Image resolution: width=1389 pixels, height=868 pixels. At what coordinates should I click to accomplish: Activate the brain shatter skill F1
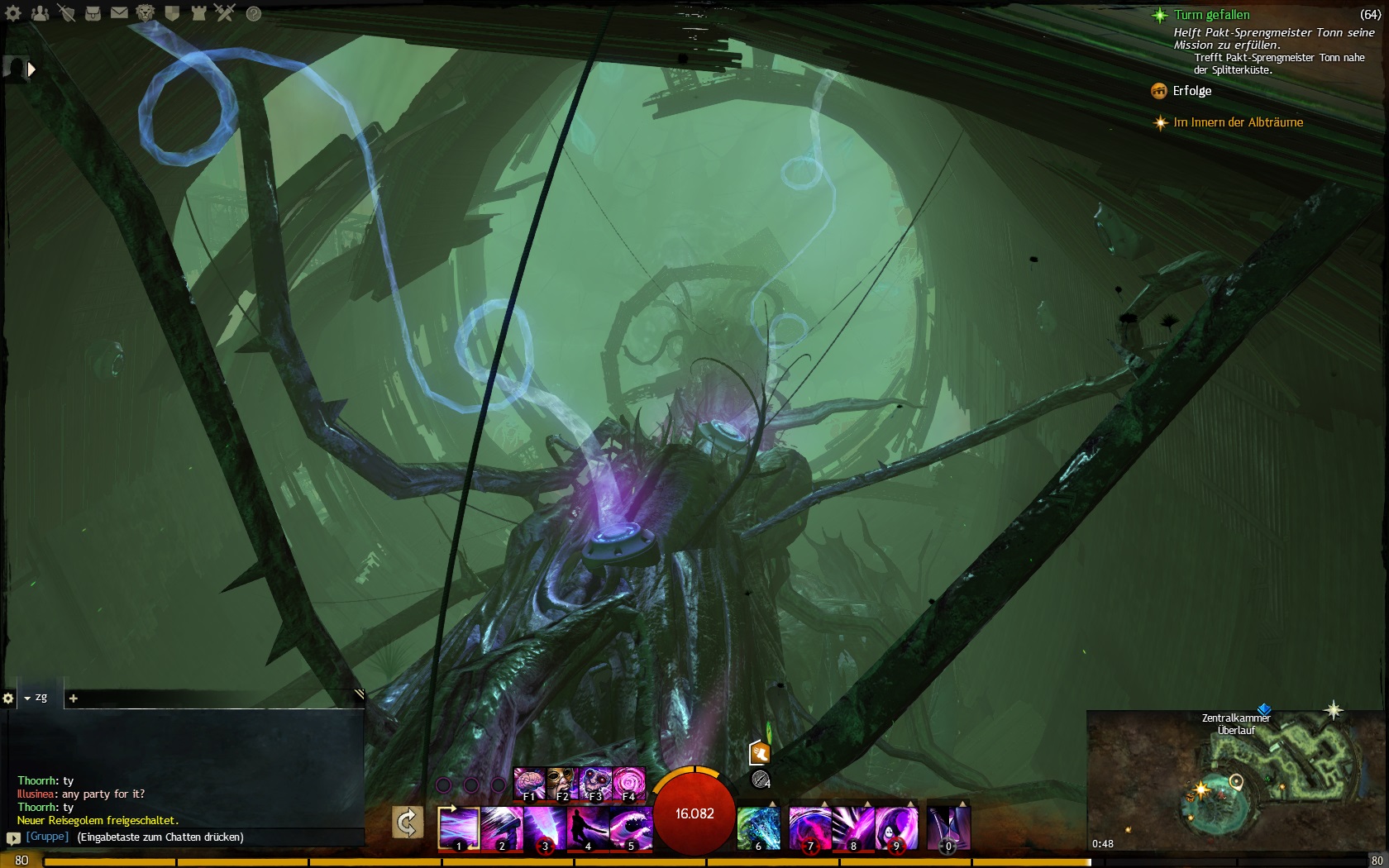(529, 784)
